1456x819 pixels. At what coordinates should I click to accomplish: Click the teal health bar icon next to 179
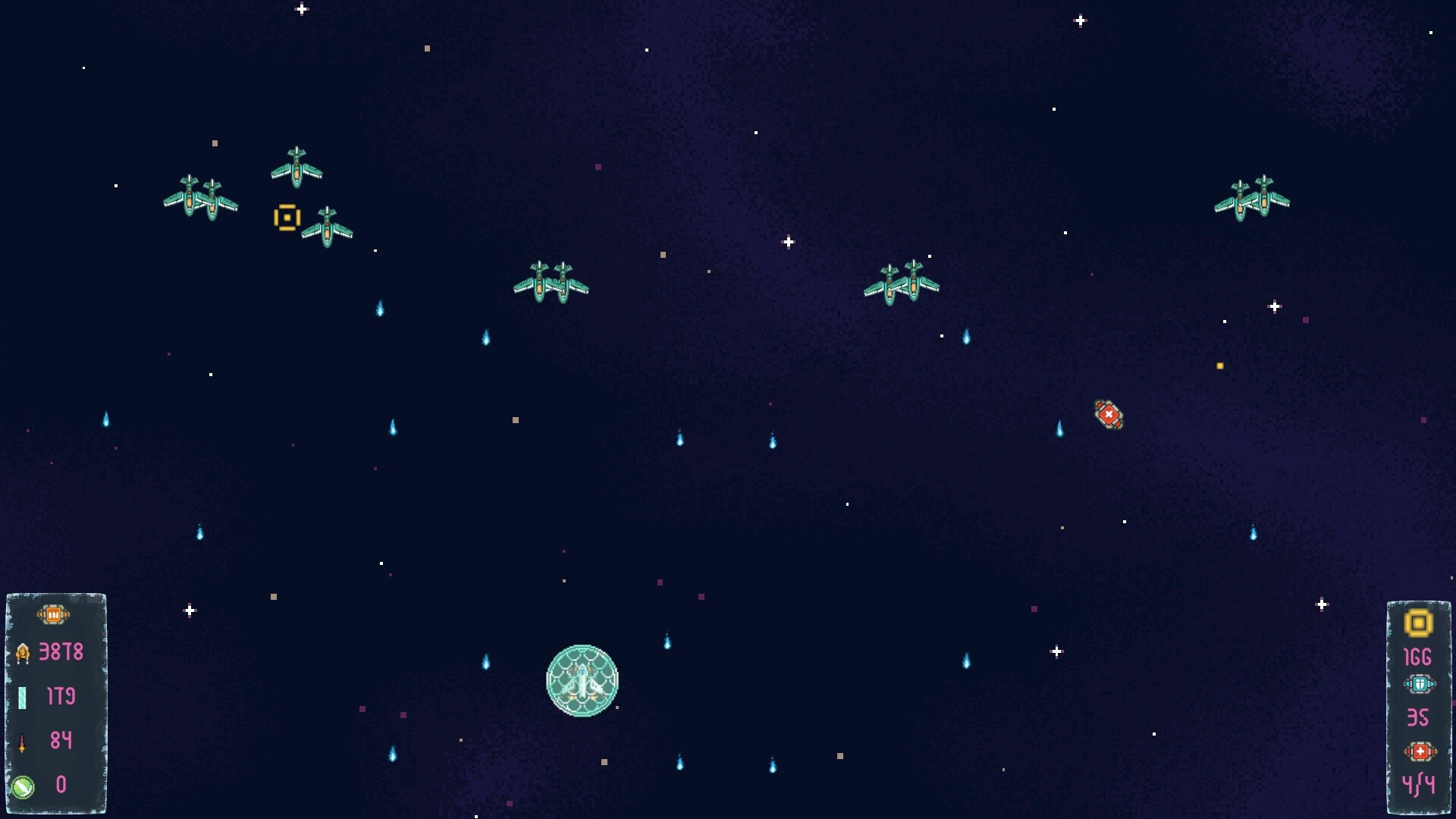24,696
